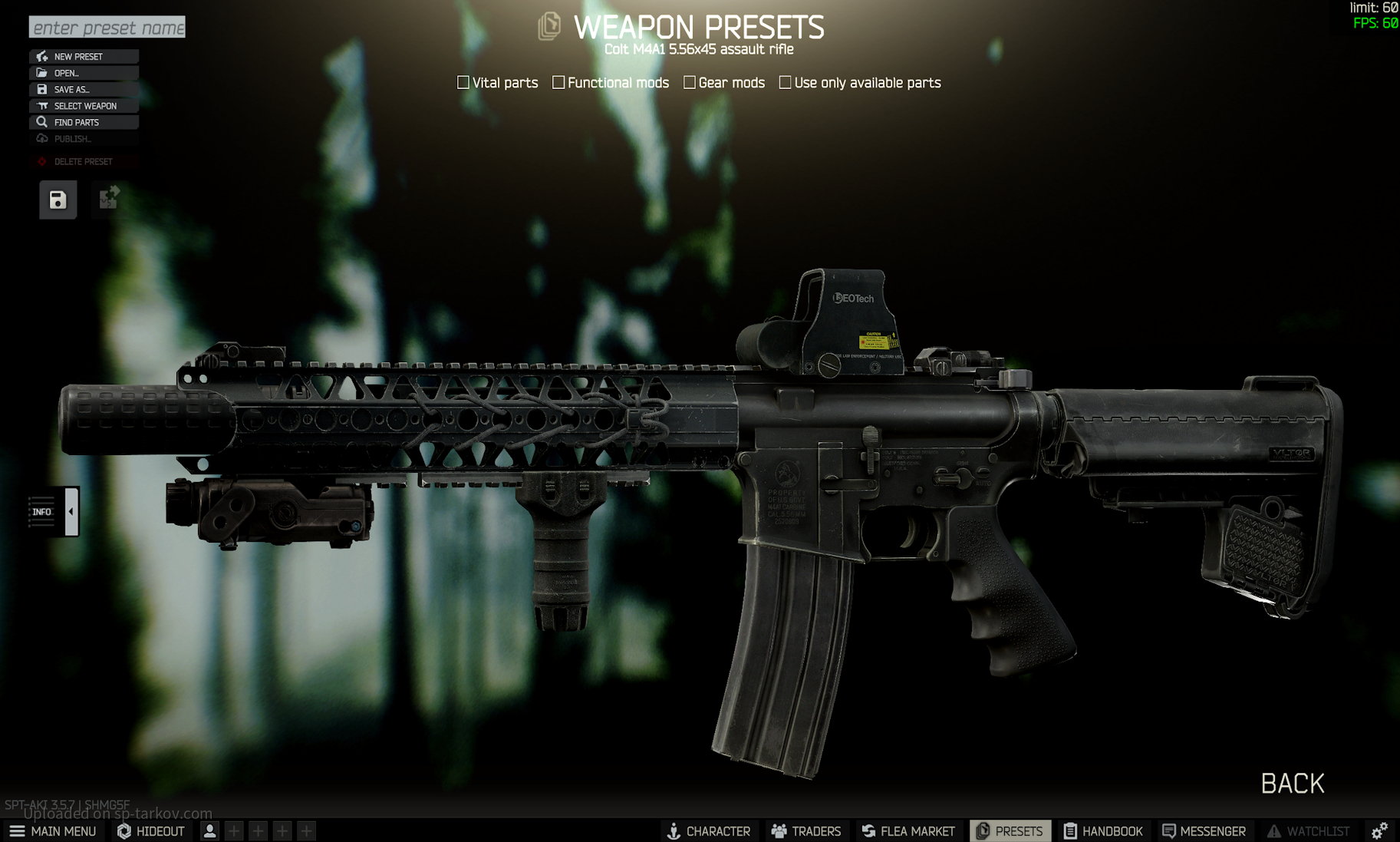This screenshot has height=842, width=1400.
Task: Enable the Functional mods checkbox
Action: pyautogui.click(x=558, y=82)
